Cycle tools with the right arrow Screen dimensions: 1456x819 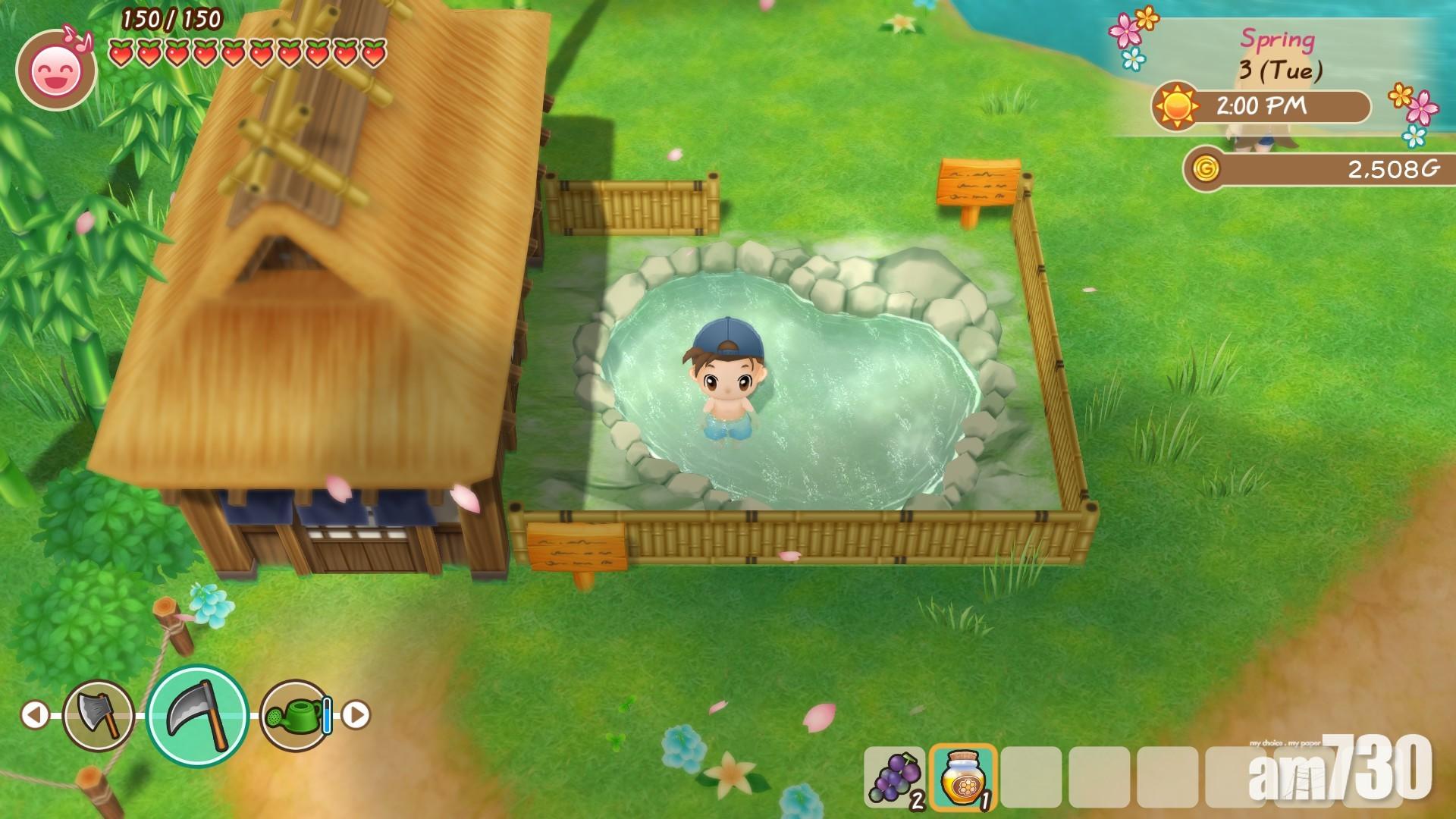(356, 714)
